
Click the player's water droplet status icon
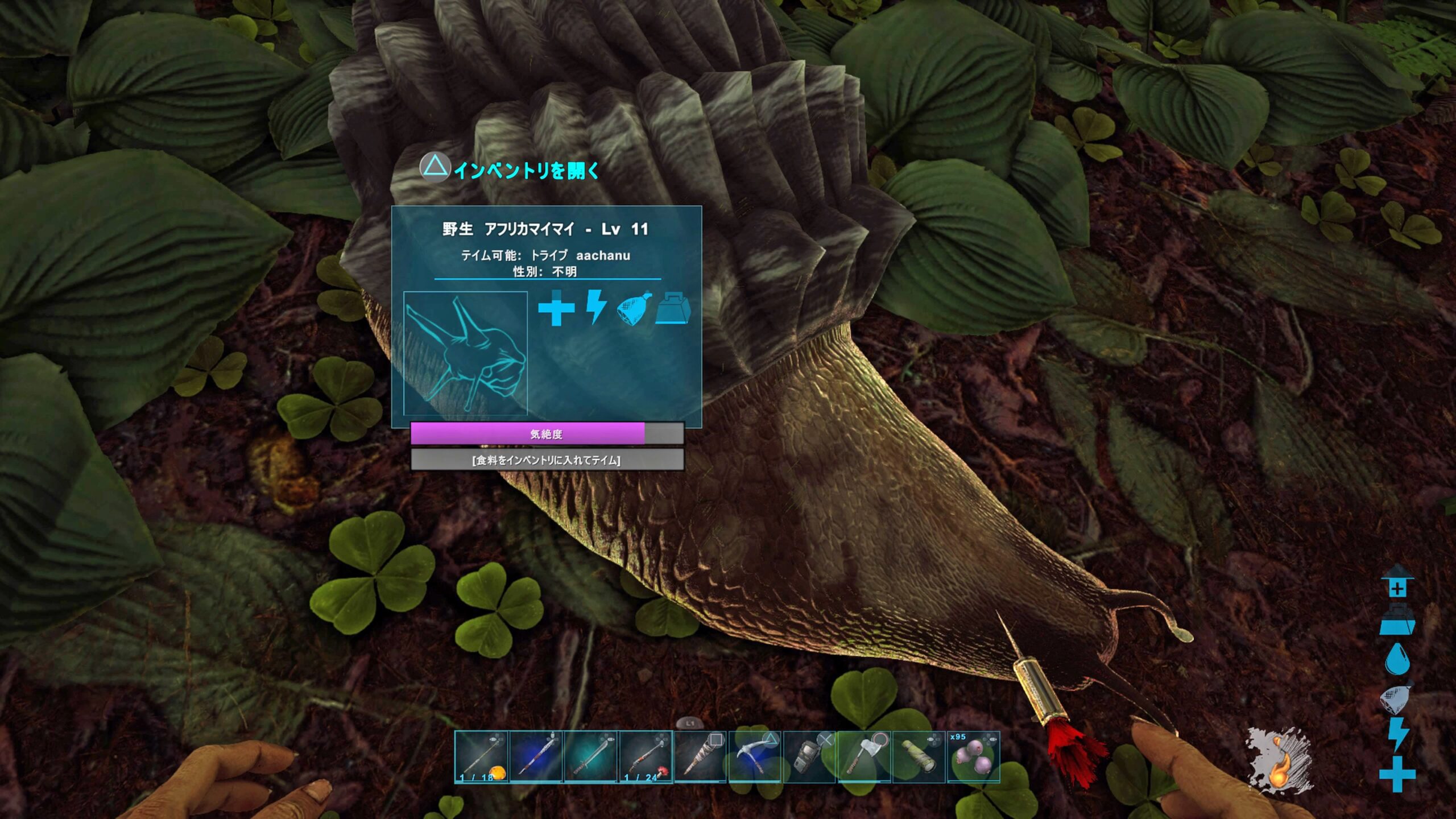tap(1397, 659)
